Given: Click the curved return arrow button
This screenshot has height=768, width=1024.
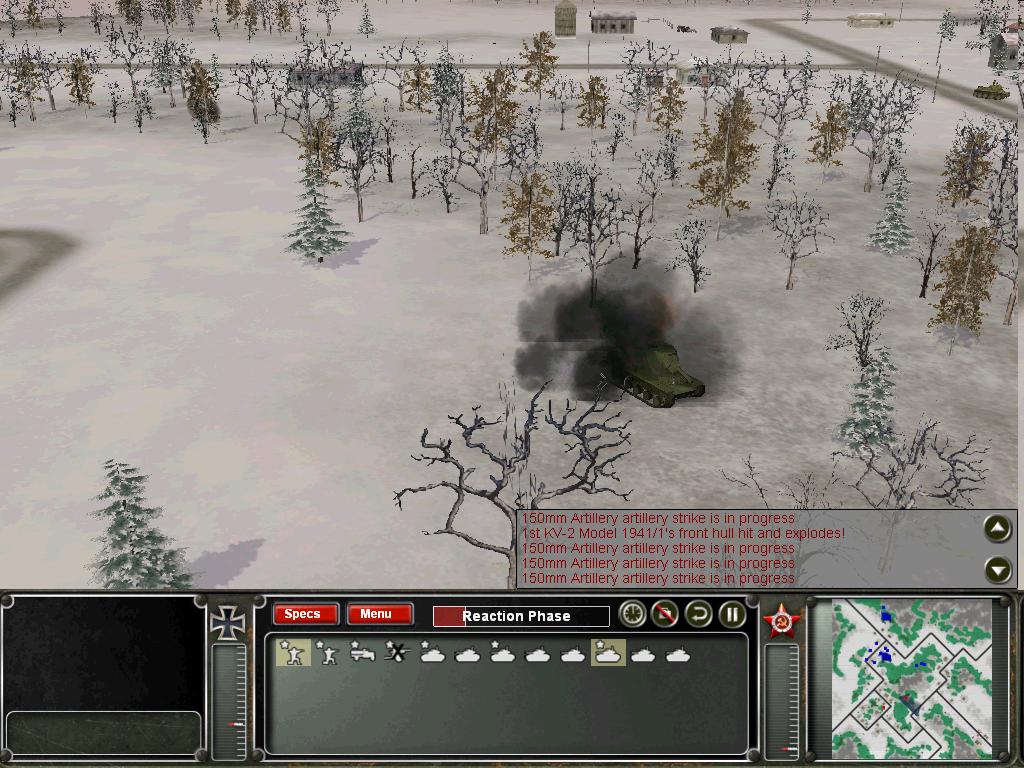Looking at the screenshot, I should coord(698,615).
